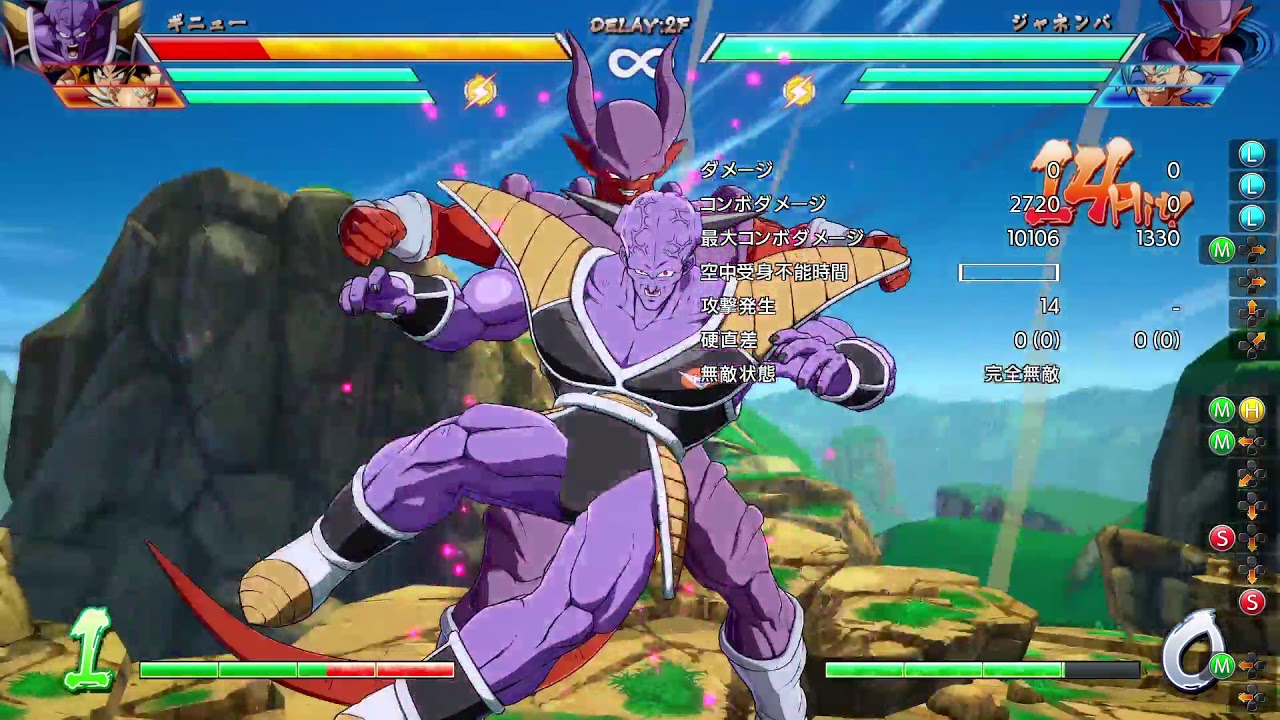Select the blue L light attack input icon
1280x720 pixels.
pyautogui.click(x=1250, y=155)
